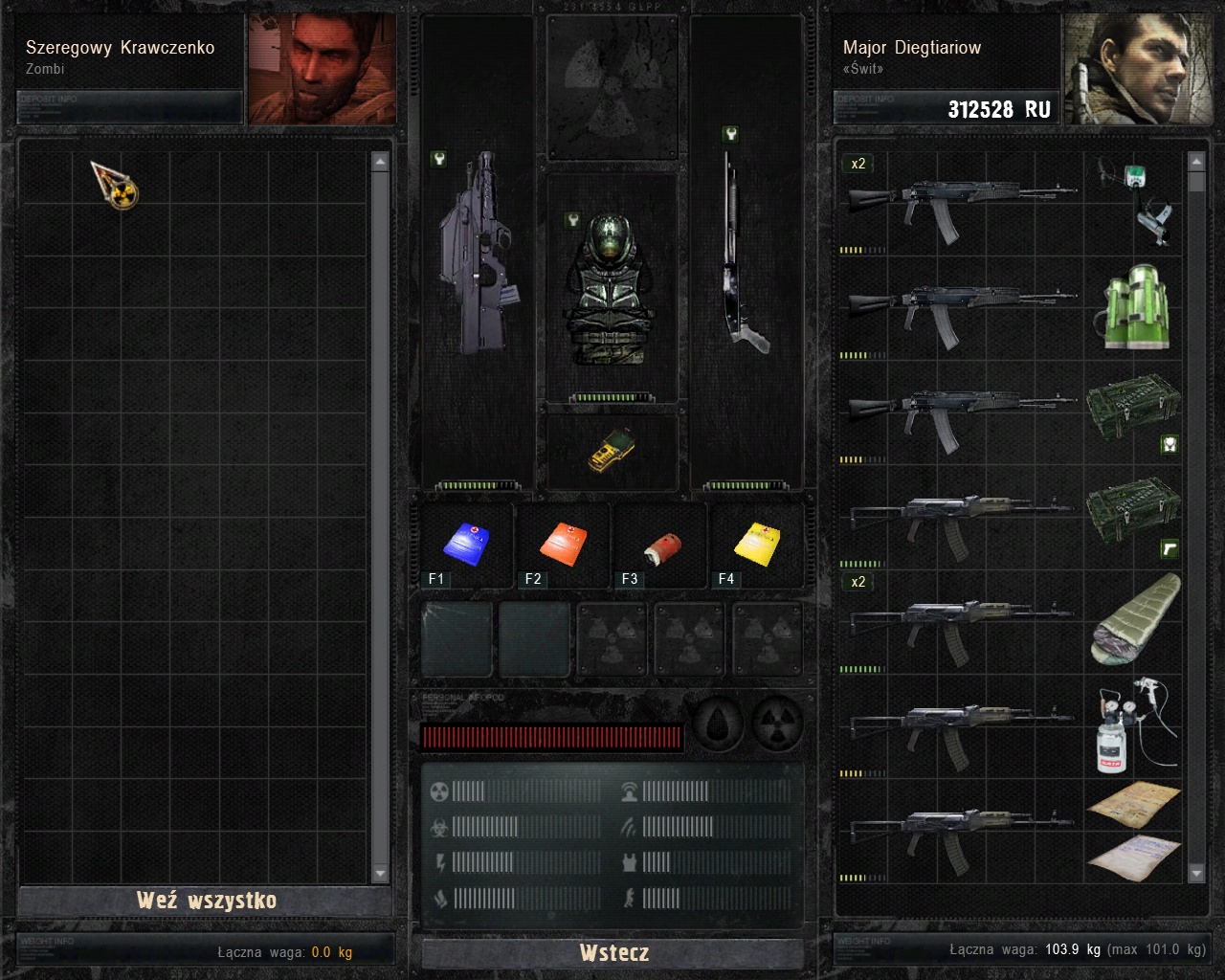The width and height of the screenshot is (1225, 980).
Task: Use the blue medkit in F1 slot
Action: pos(467,544)
